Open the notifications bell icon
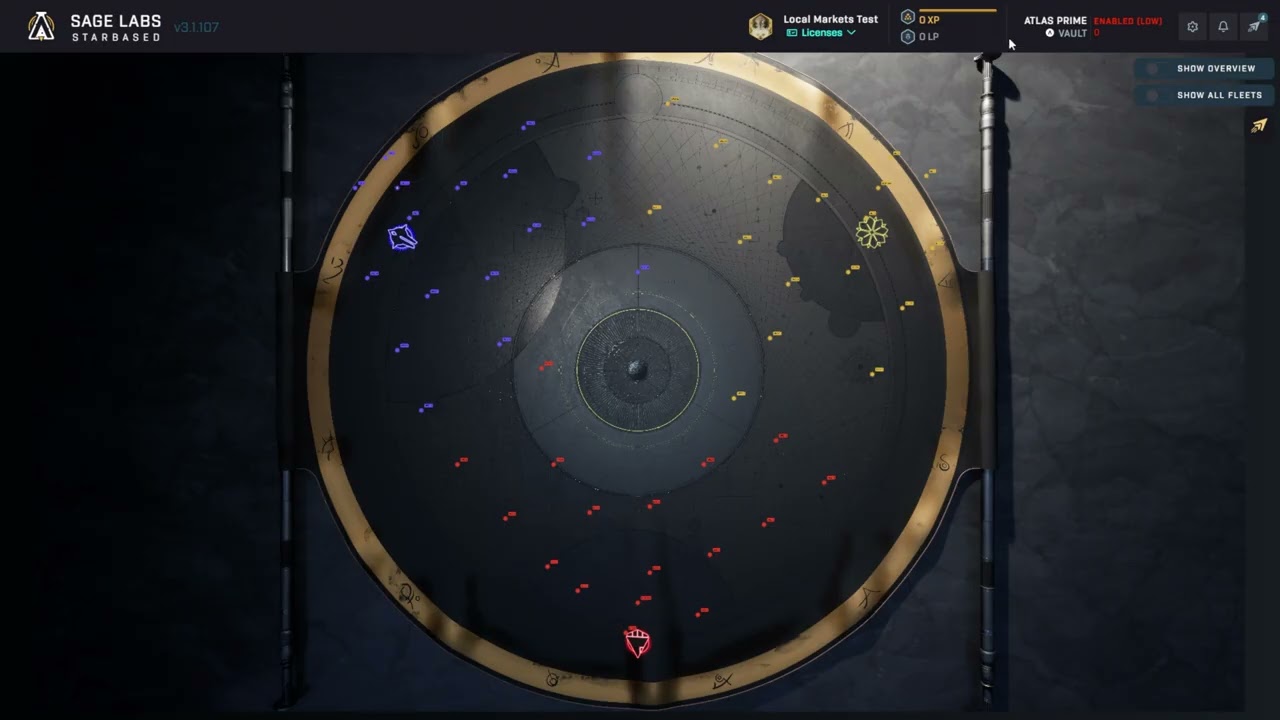 (x=1223, y=26)
